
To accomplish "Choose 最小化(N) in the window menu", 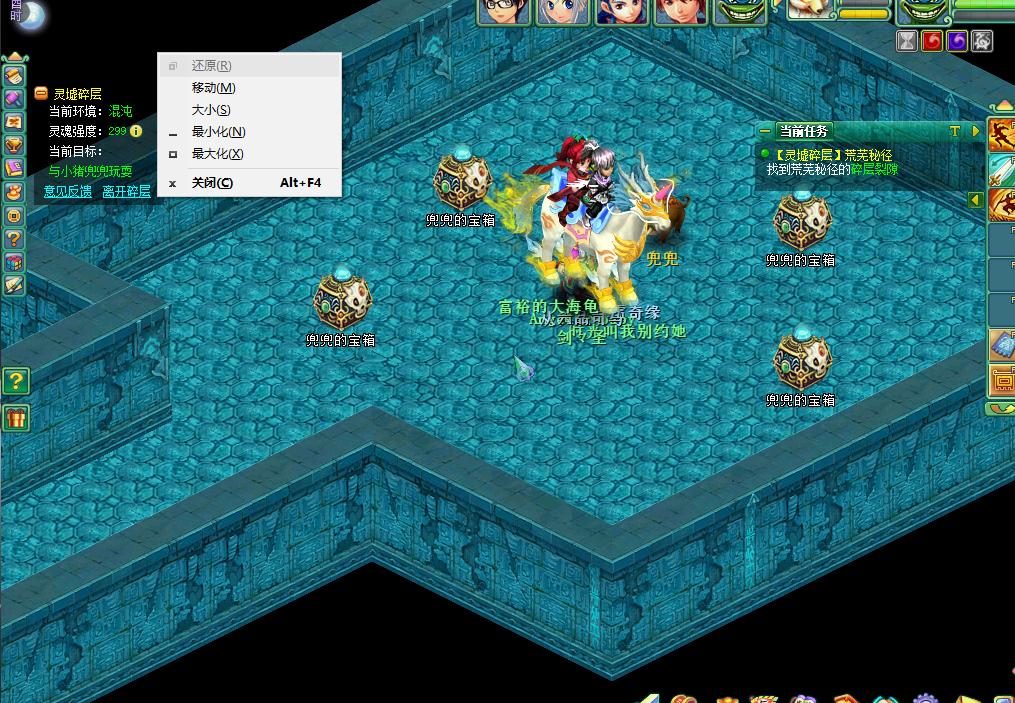I will 218,132.
